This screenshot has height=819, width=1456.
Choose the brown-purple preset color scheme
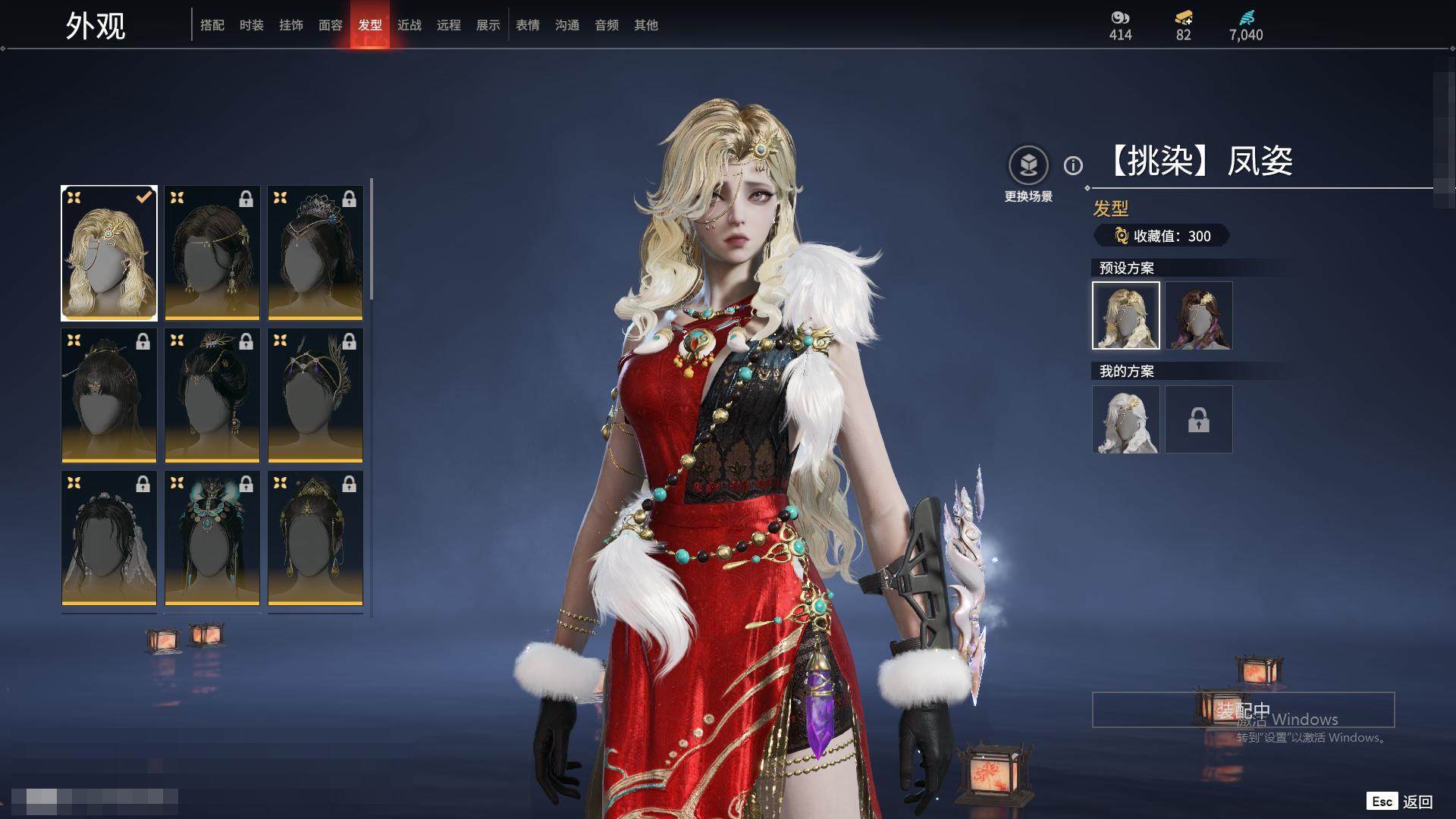point(1199,315)
